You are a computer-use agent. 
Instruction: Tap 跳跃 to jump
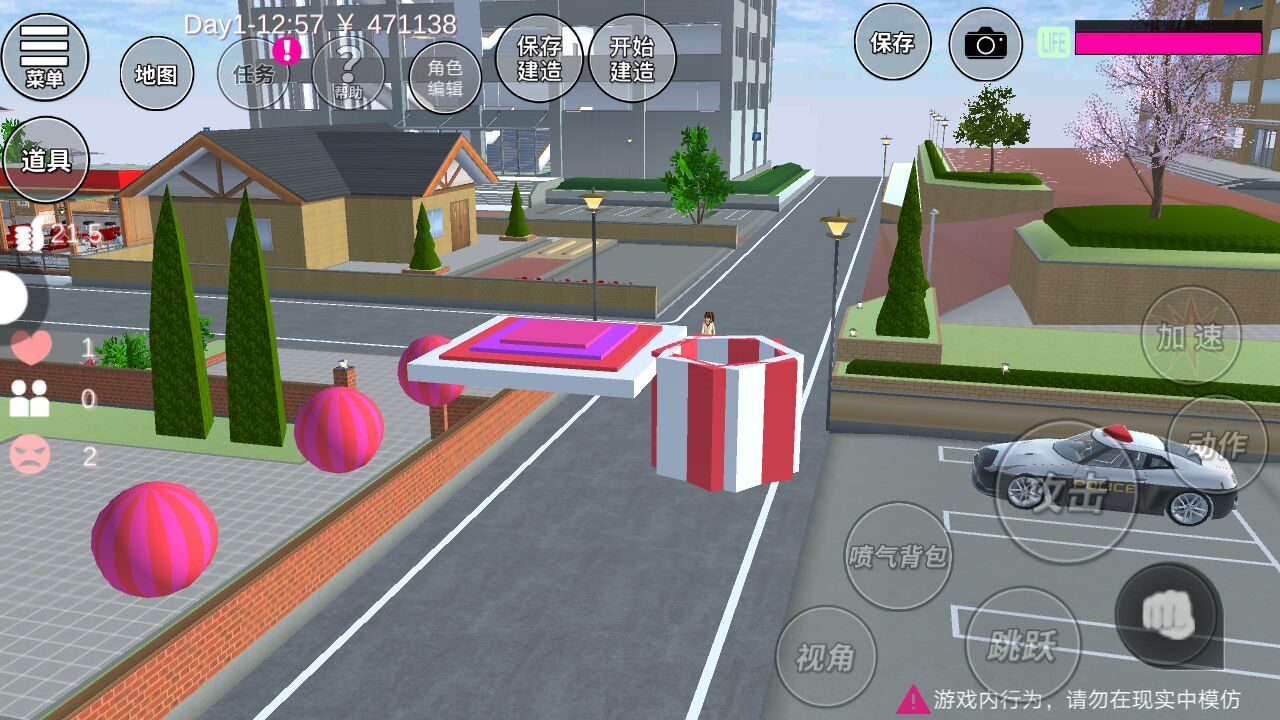pyautogui.click(x=1022, y=645)
